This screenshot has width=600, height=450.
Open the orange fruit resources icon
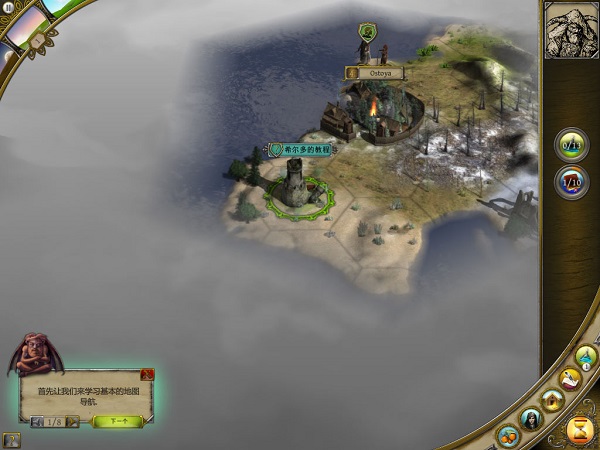pyautogui.click(x=509, y=435)
